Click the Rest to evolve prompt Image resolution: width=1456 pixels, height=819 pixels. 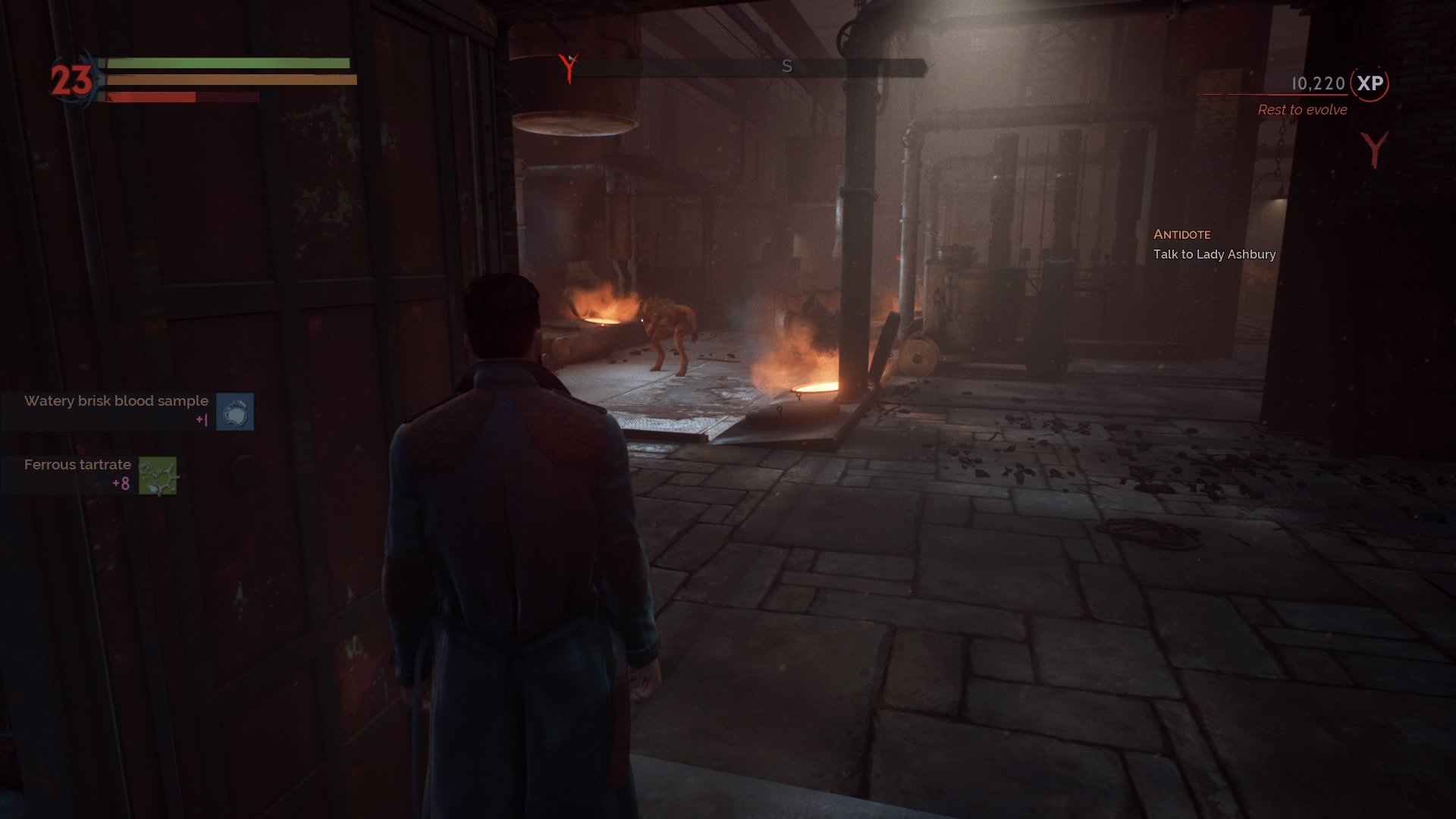tap(1301, 110)
